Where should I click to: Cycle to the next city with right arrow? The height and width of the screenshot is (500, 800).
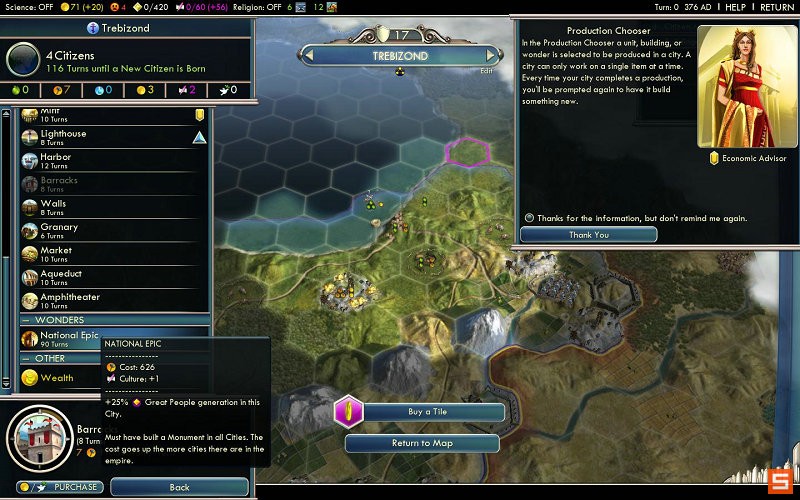(490, 56)
